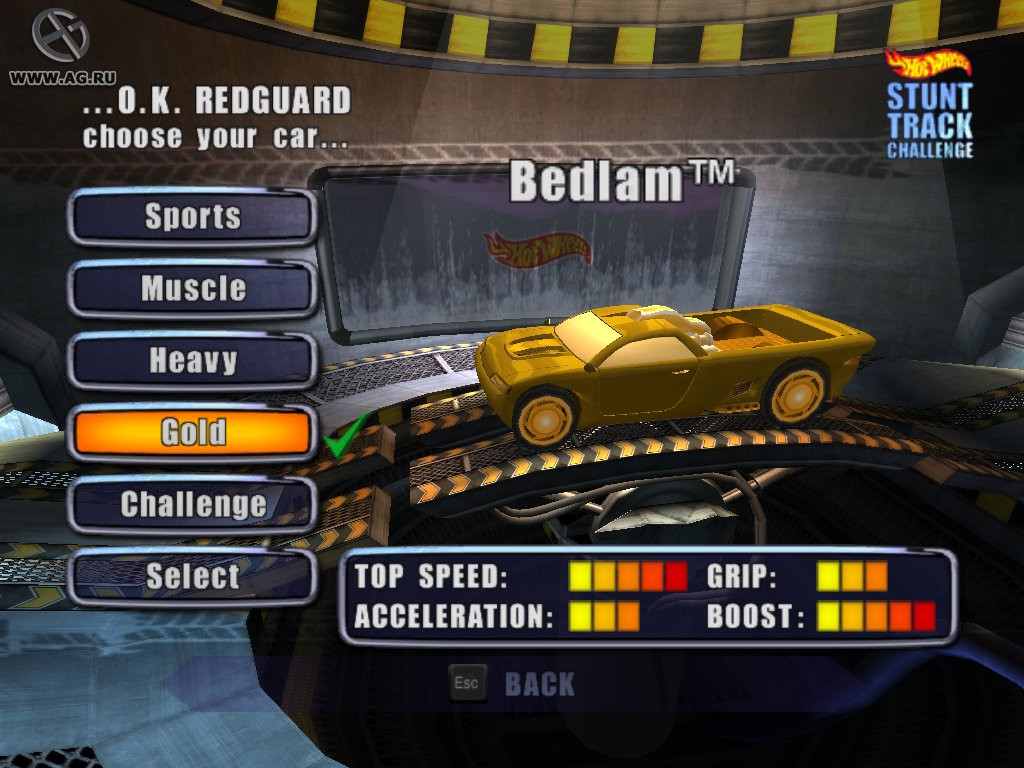Select the highlighted Gold category
This screenshot has height=768, width=1024.
(x=192, y=433)
